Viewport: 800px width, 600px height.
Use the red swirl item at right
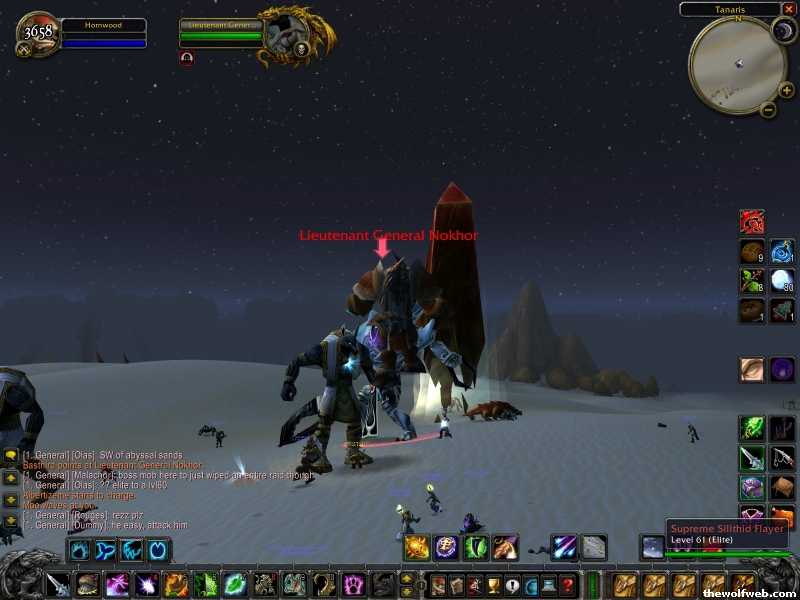click(752, 222)
